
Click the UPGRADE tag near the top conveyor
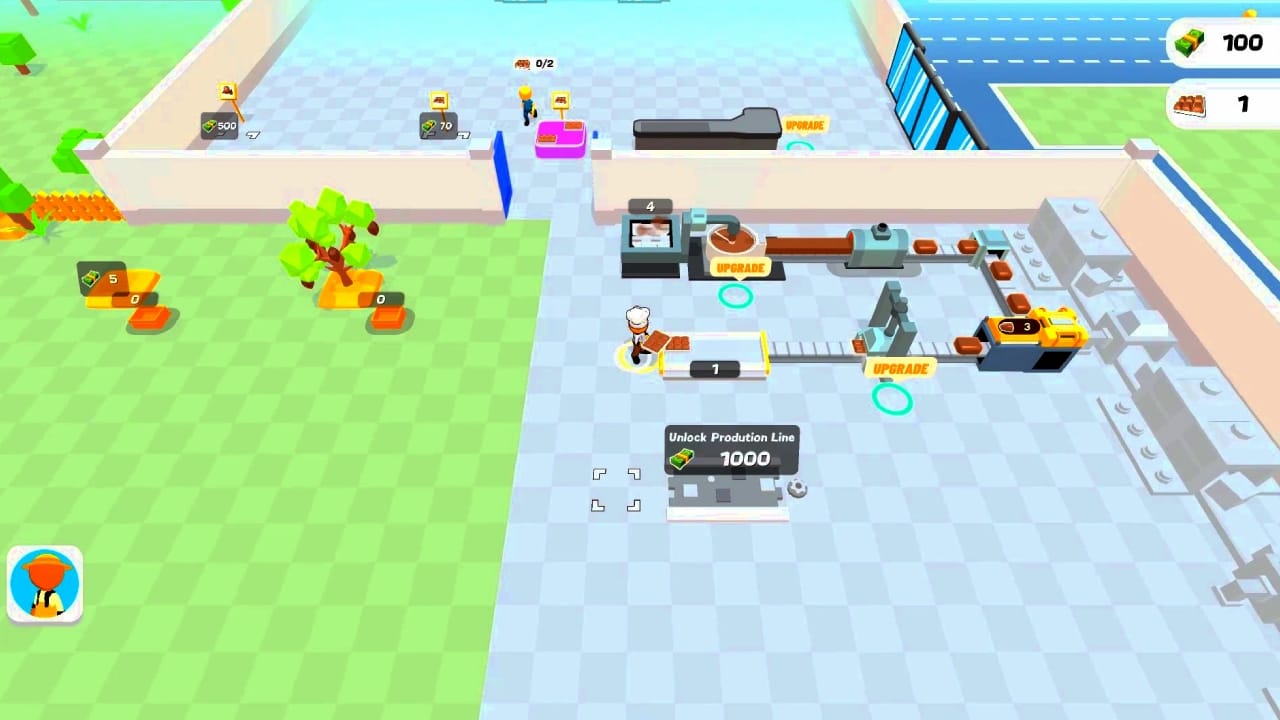pyautogui.click(x=804, y=125)
